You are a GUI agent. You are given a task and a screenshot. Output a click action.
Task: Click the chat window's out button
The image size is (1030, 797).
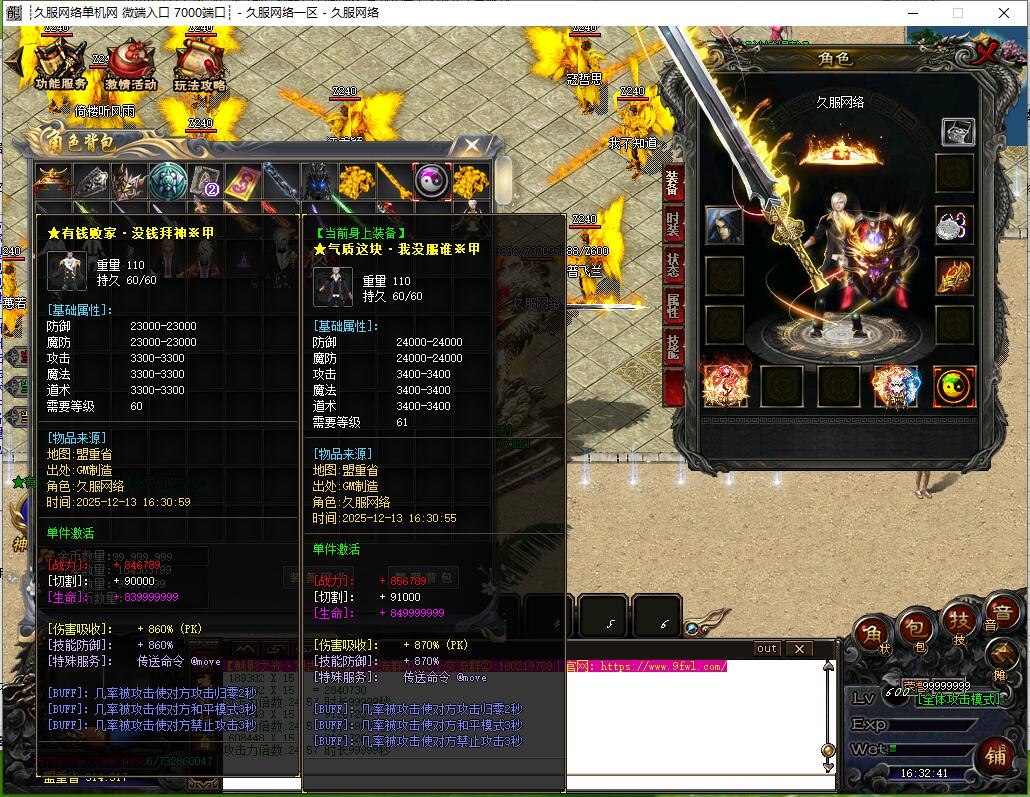pyautogui.click(x=767, y=648)
